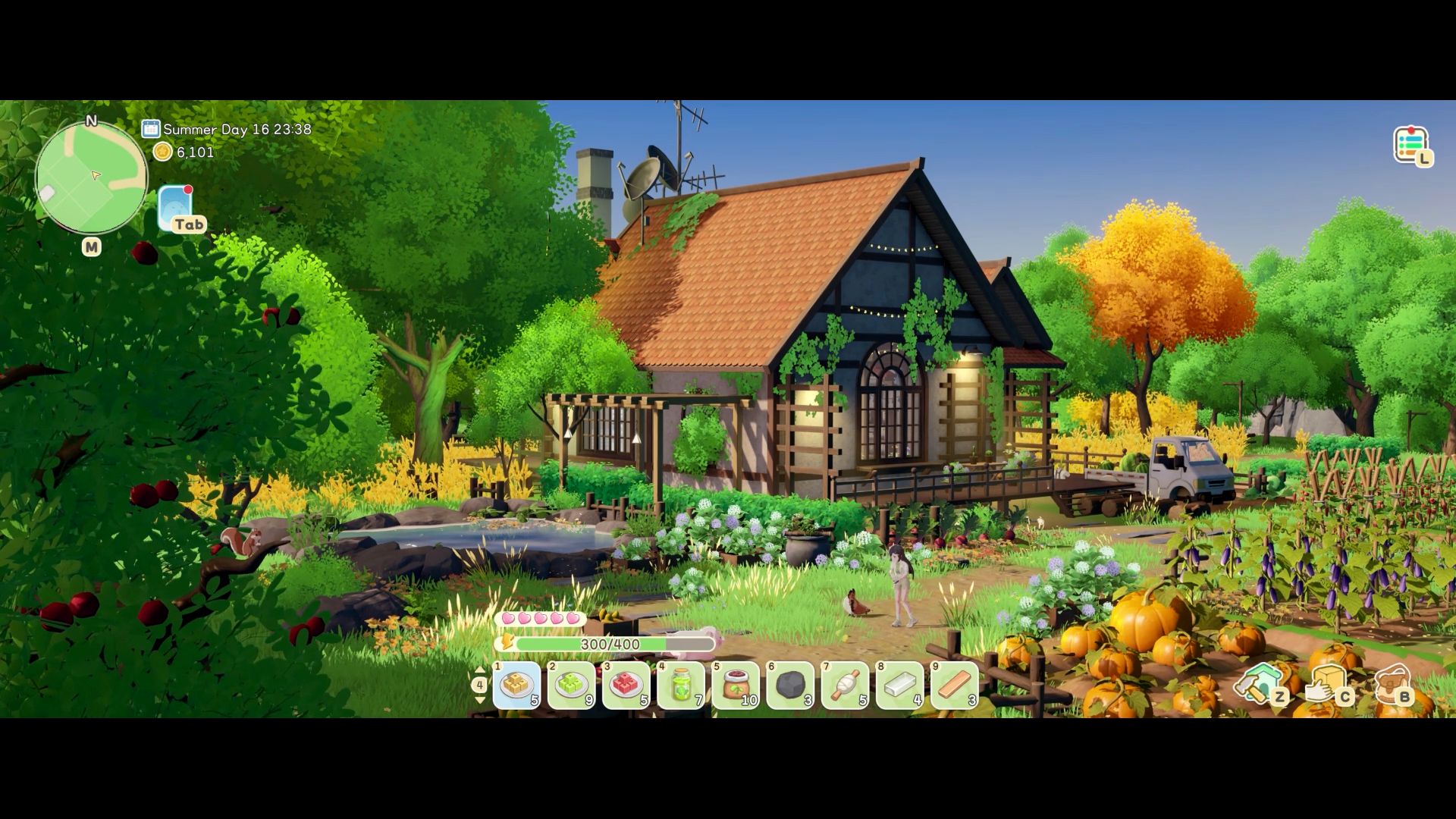Open the backpack inventory icon
Image resolution: width=1456 pixels, height=819 pixels.
pyautogui.click(x=1392, y=682)
